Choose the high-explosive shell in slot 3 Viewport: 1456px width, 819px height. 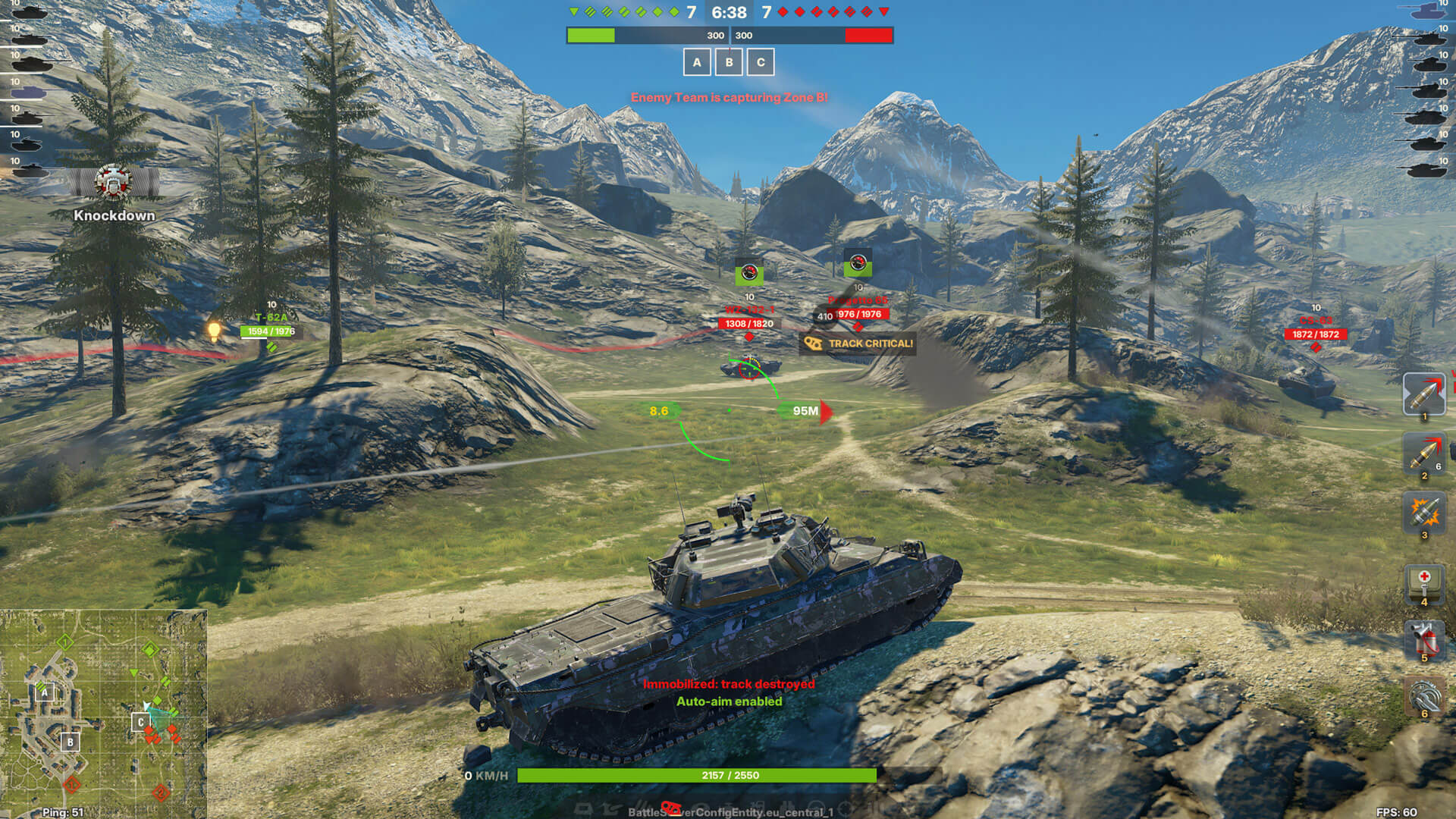coord(1423,512)
